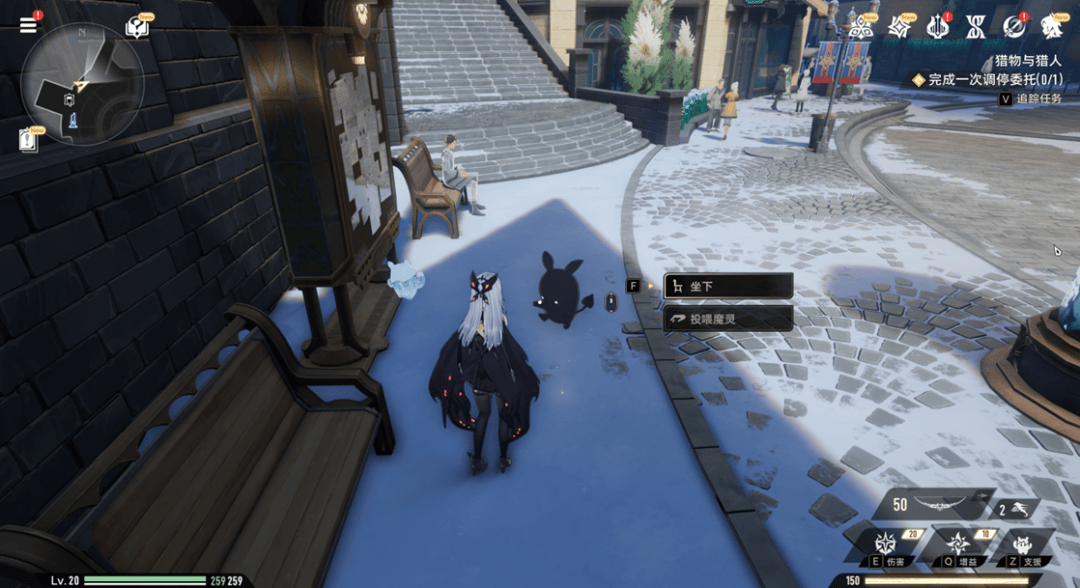Open the trident emblem icon with red alert

point(937,27)
